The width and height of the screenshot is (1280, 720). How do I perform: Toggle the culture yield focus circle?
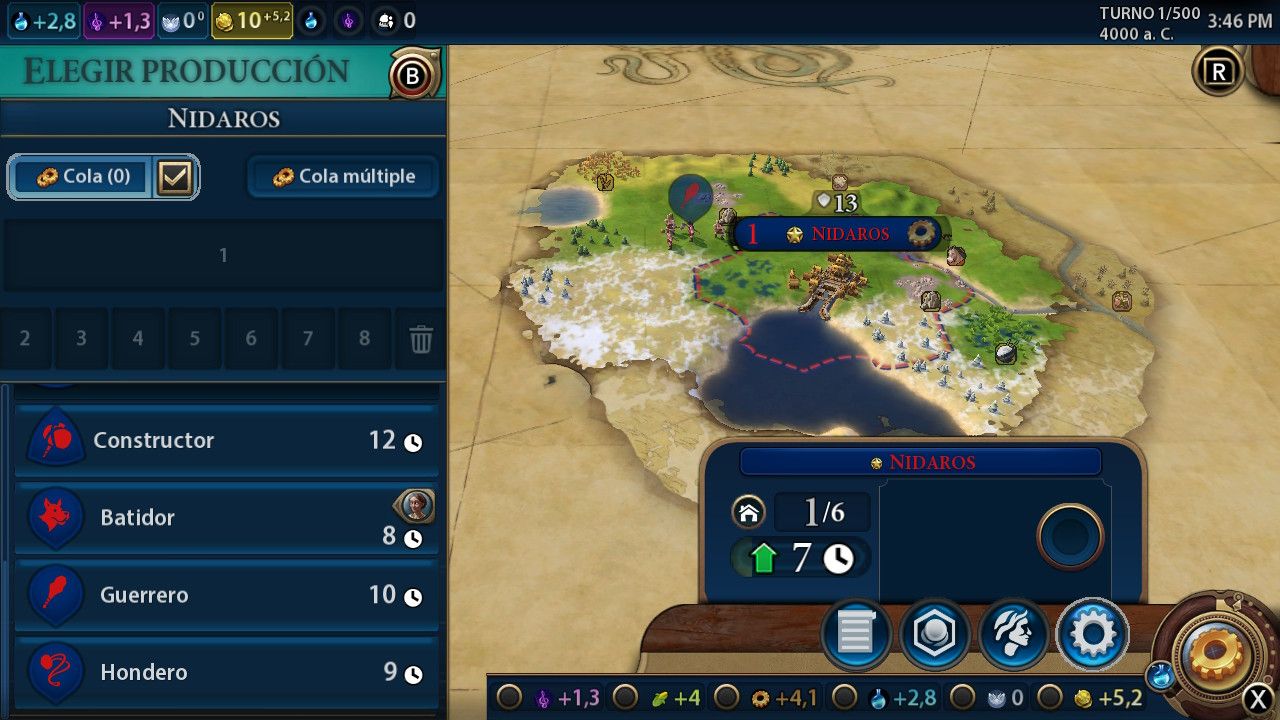coord(510,697)
